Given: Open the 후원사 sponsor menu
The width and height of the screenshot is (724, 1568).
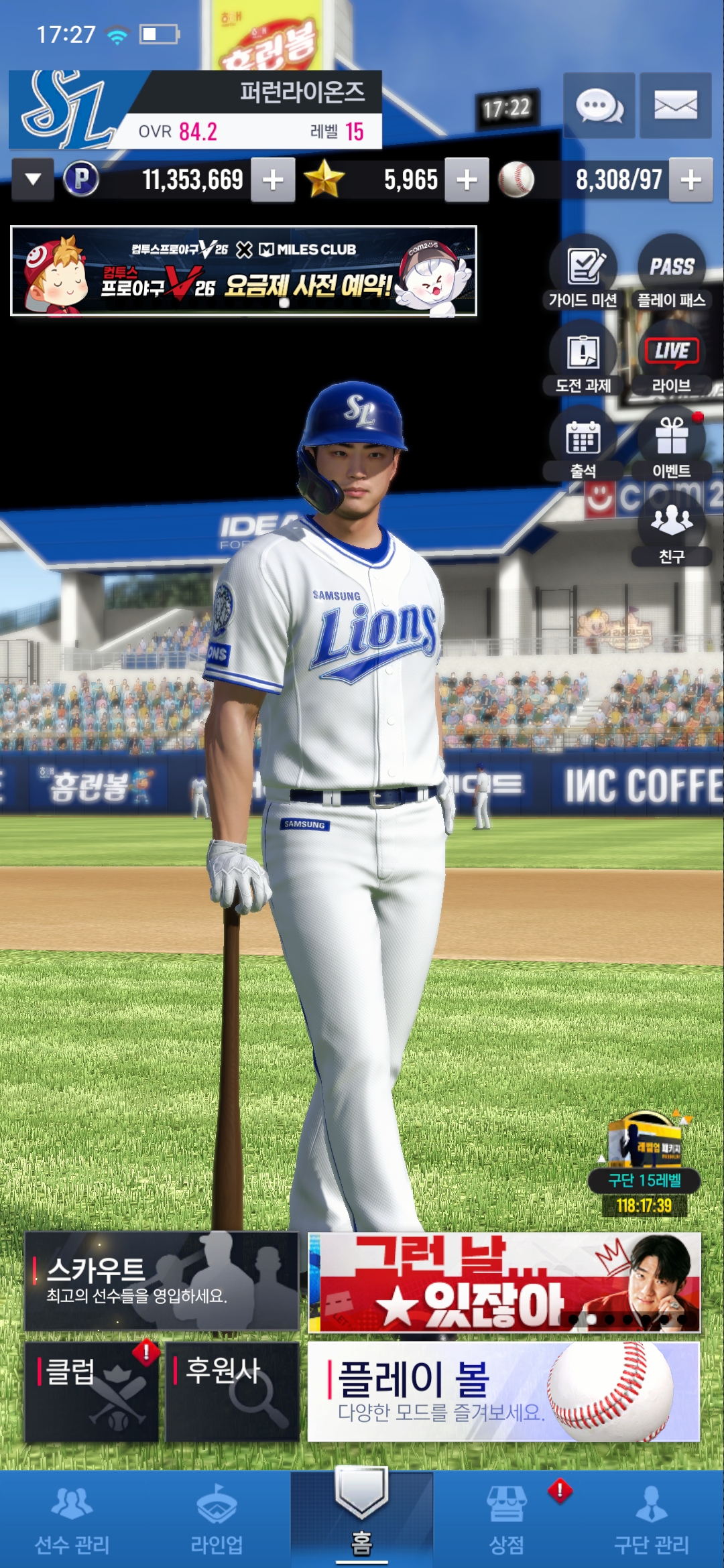Looking at the screenshot, I should (x=232, y=1391).
